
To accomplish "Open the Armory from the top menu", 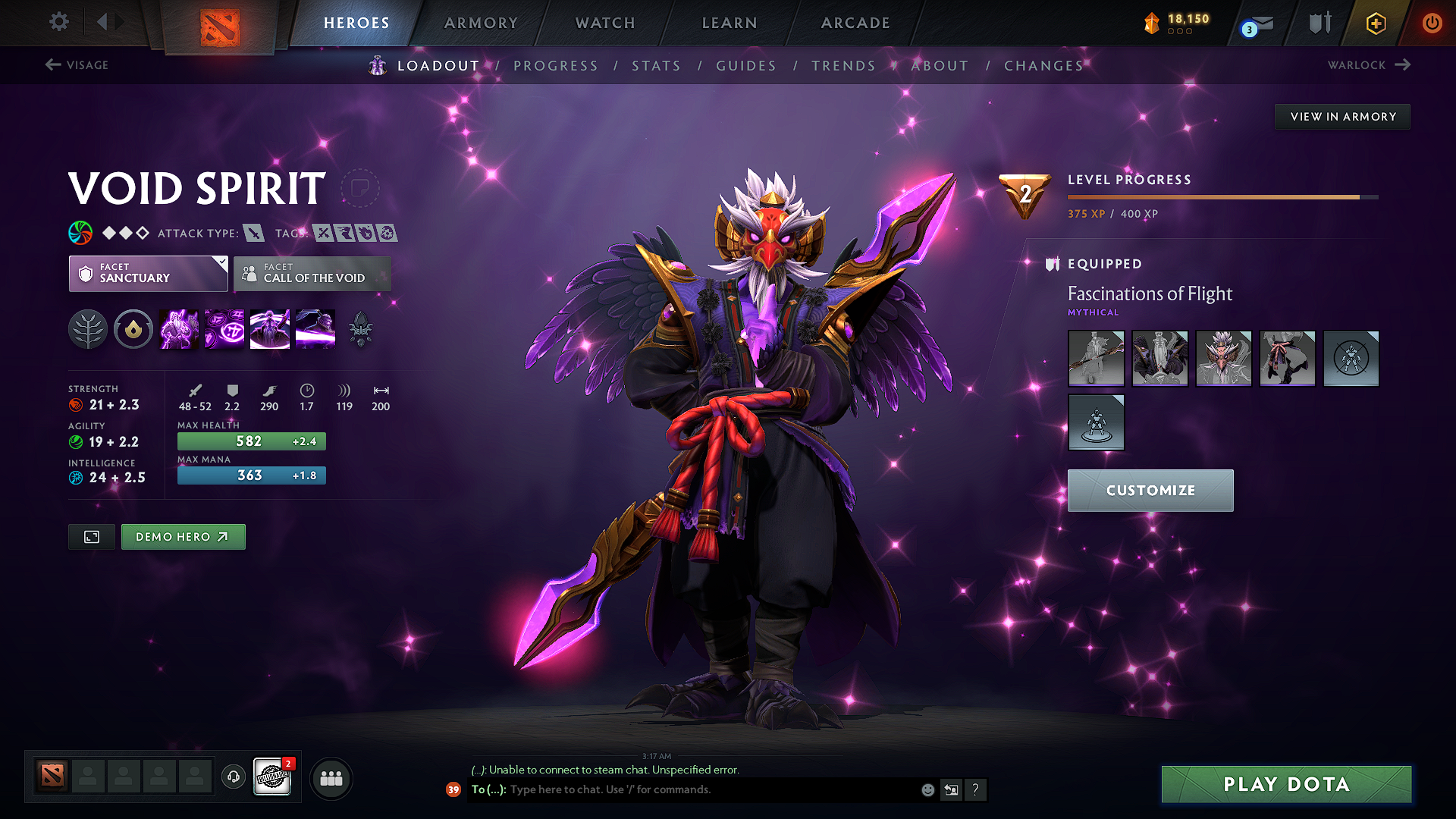I will click(x=481, y=23).
